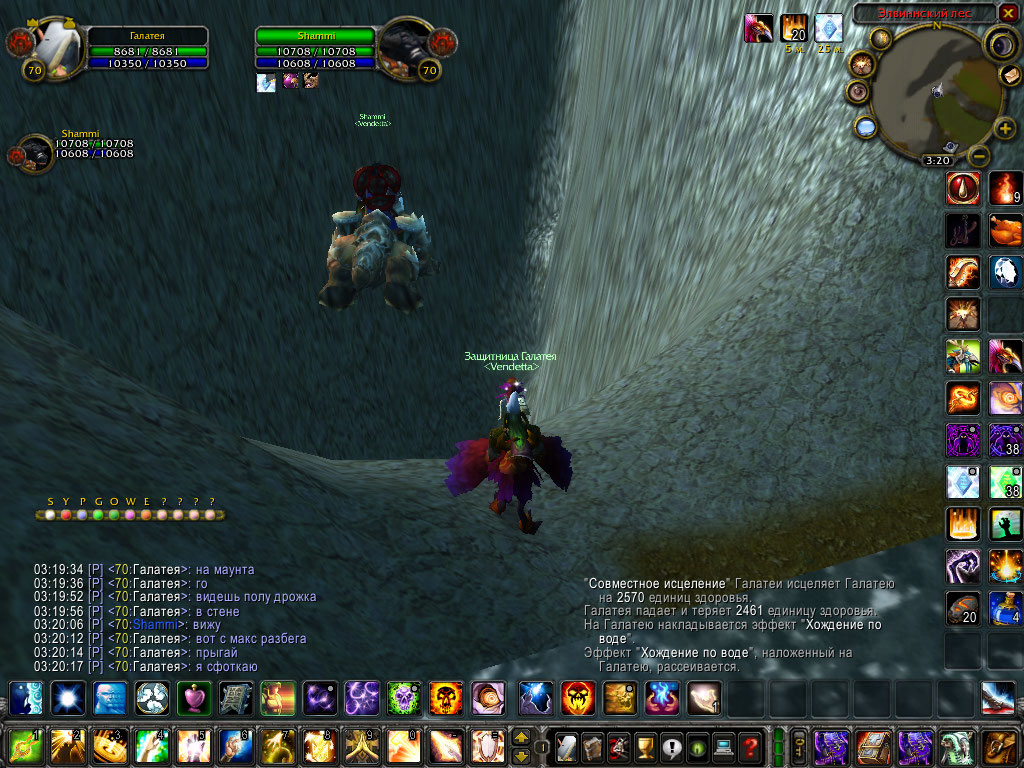
Task: Use the white diamond gem item
Action: tap(963, 481)
